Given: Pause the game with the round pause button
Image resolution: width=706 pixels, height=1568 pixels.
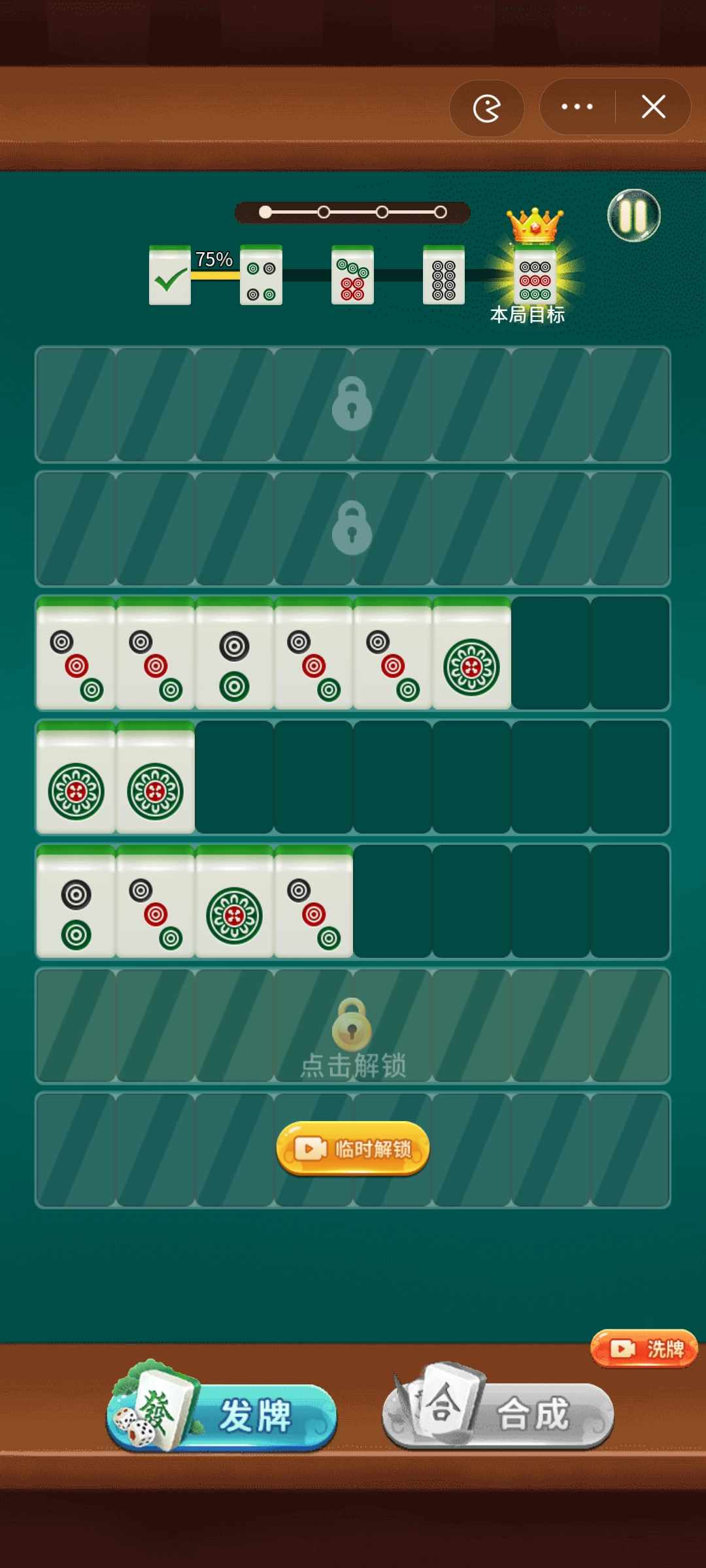Looking at the screenshot, I should [633, 216].
